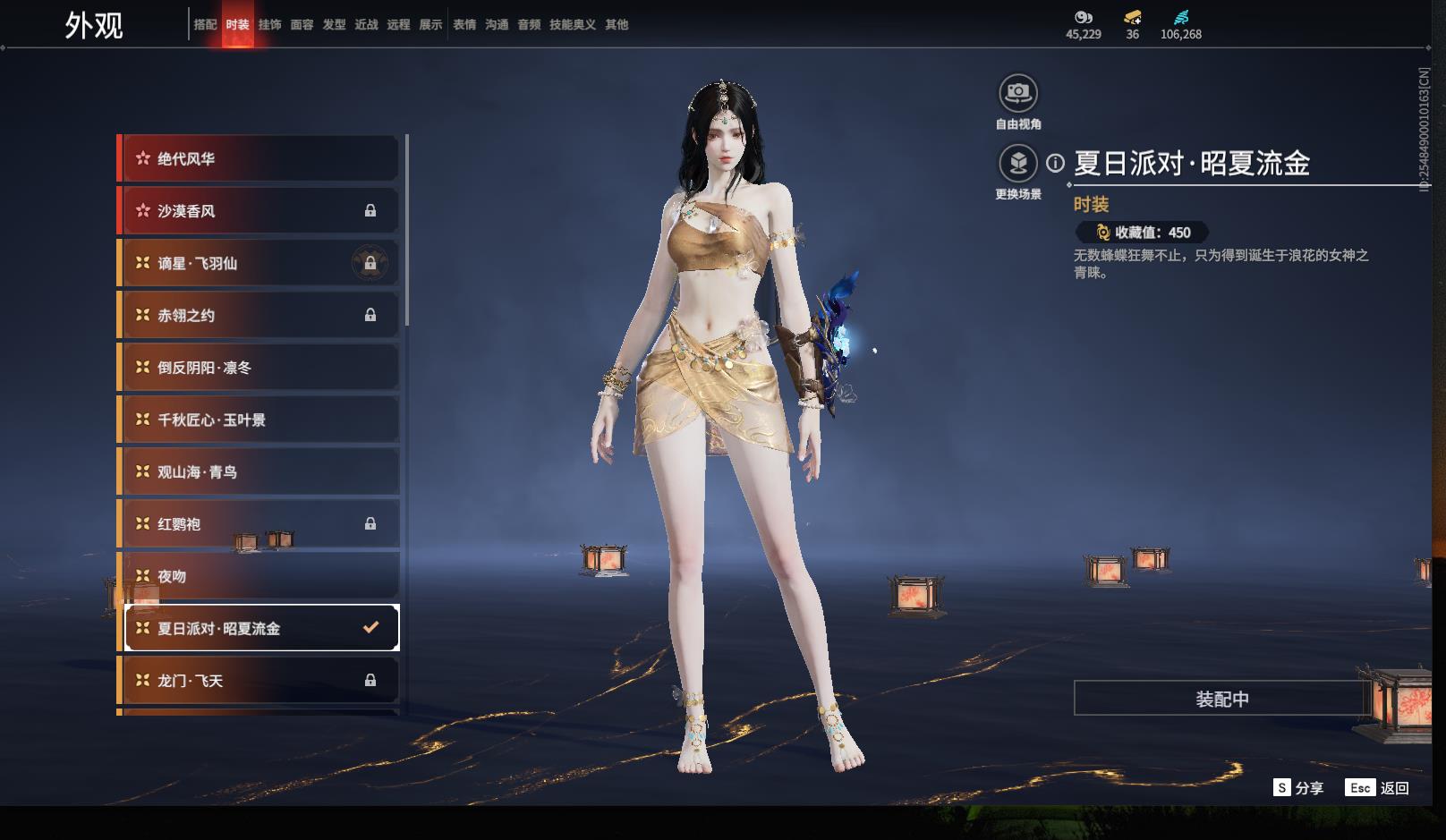Choose the 夜吻 outfit

(x=259, y=576)
